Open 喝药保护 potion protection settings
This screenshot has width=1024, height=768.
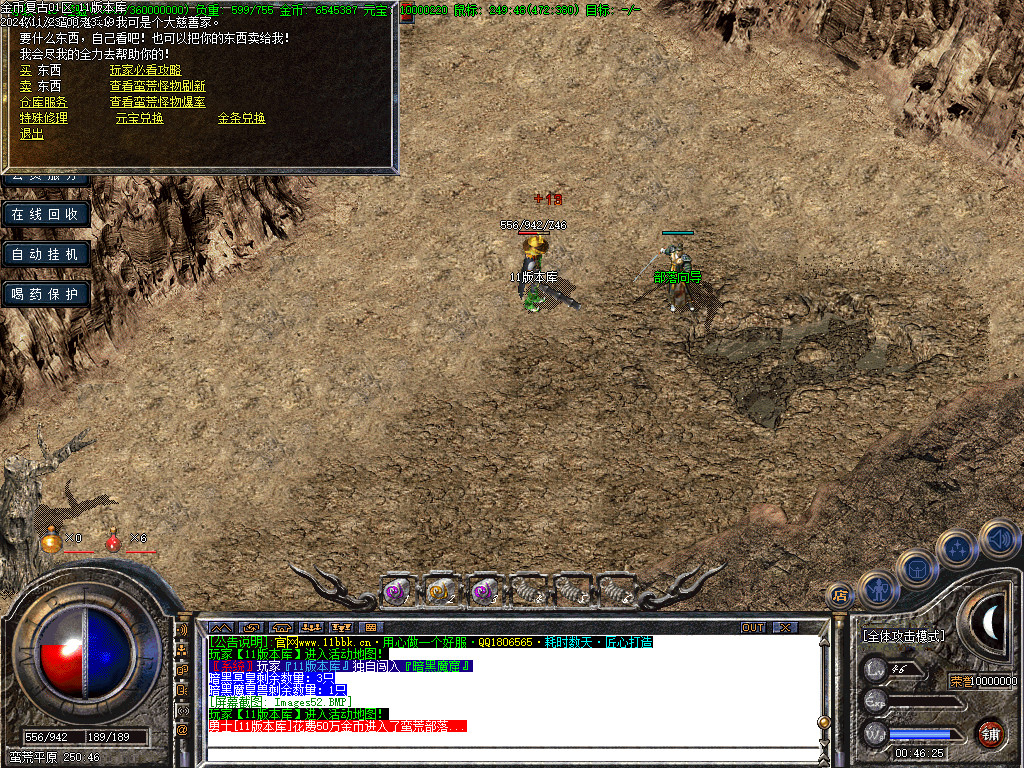[x=46, y=294]
